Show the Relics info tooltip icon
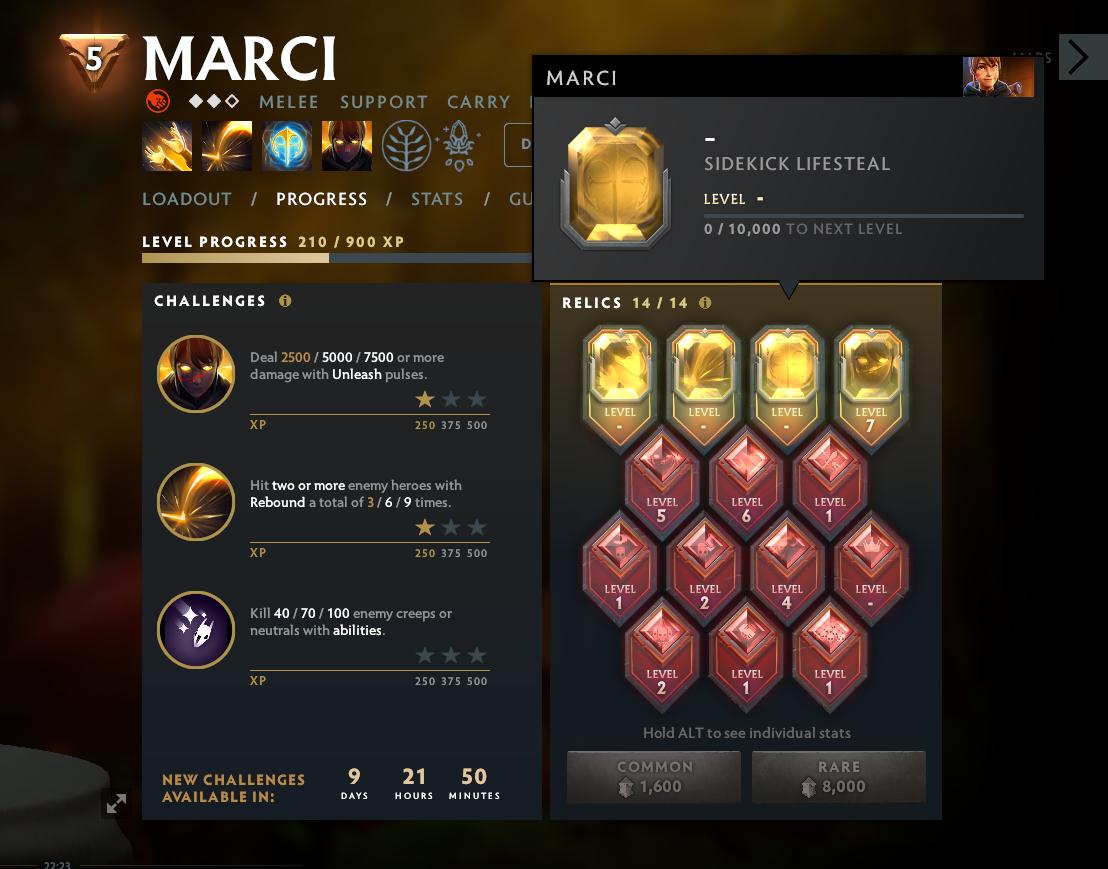Image resolution: width=1108 pixels, height=869 pixels. tap(705, 302)
